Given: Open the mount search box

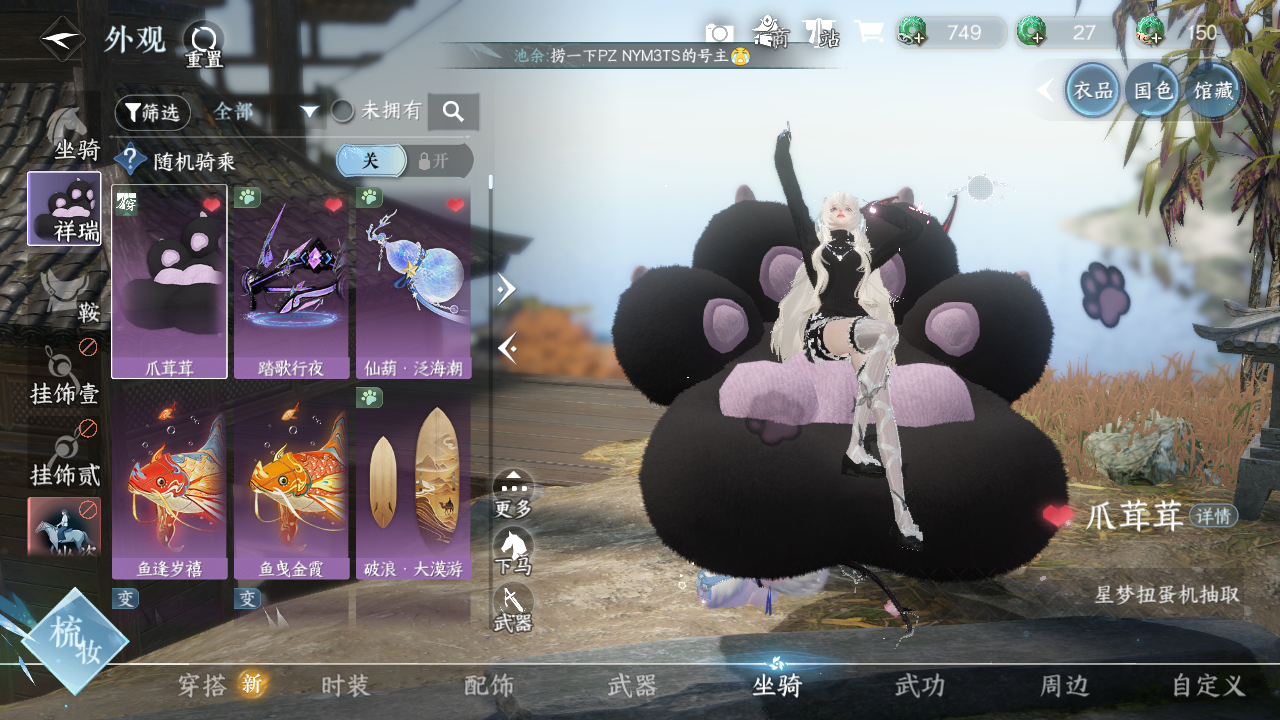Looking at the screenshot, I should click(453, 112).
